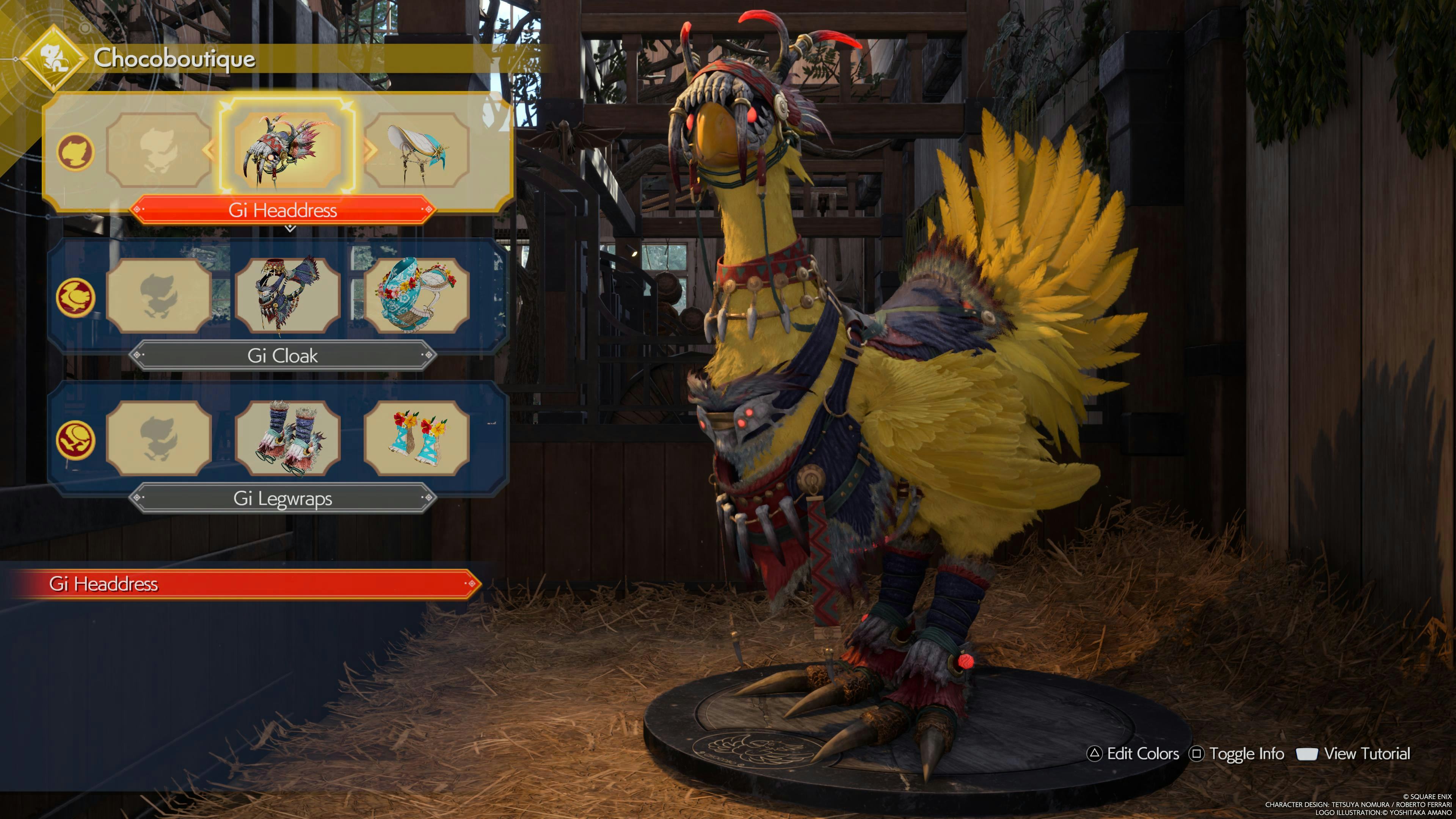This screenshot has height=819, width=1456.
Task: Open Edit Colors option
Action: pos(1134,753)
